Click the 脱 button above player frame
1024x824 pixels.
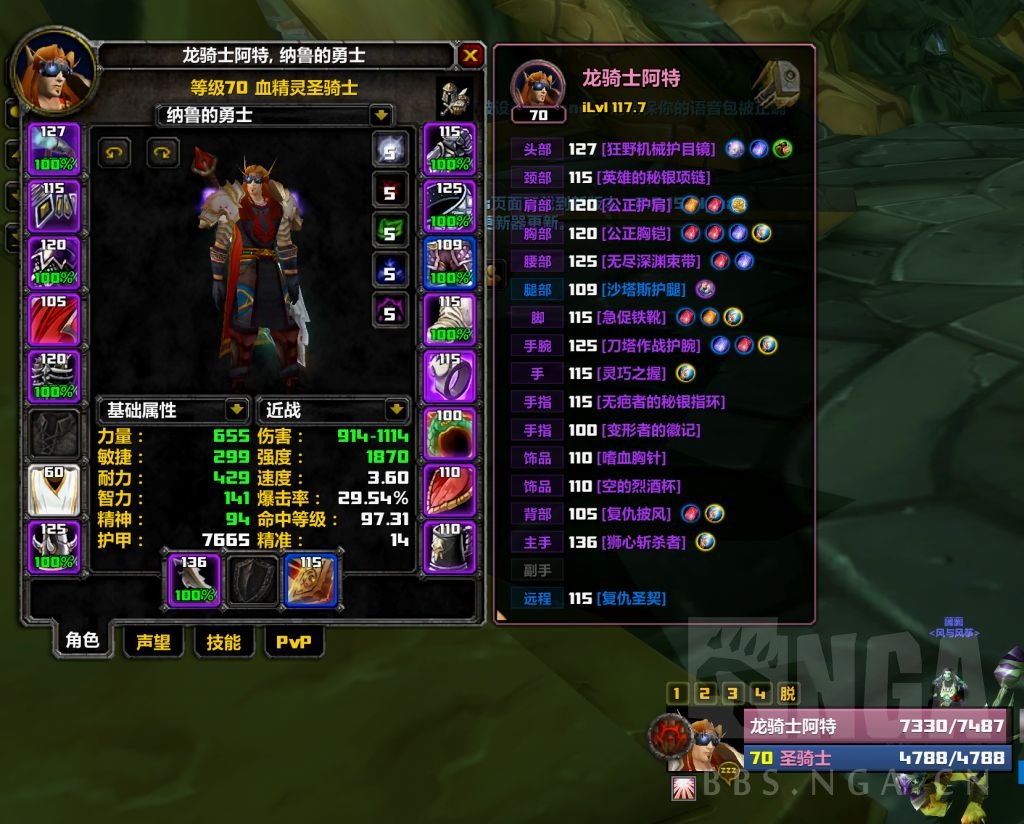(x=789, y=694)
